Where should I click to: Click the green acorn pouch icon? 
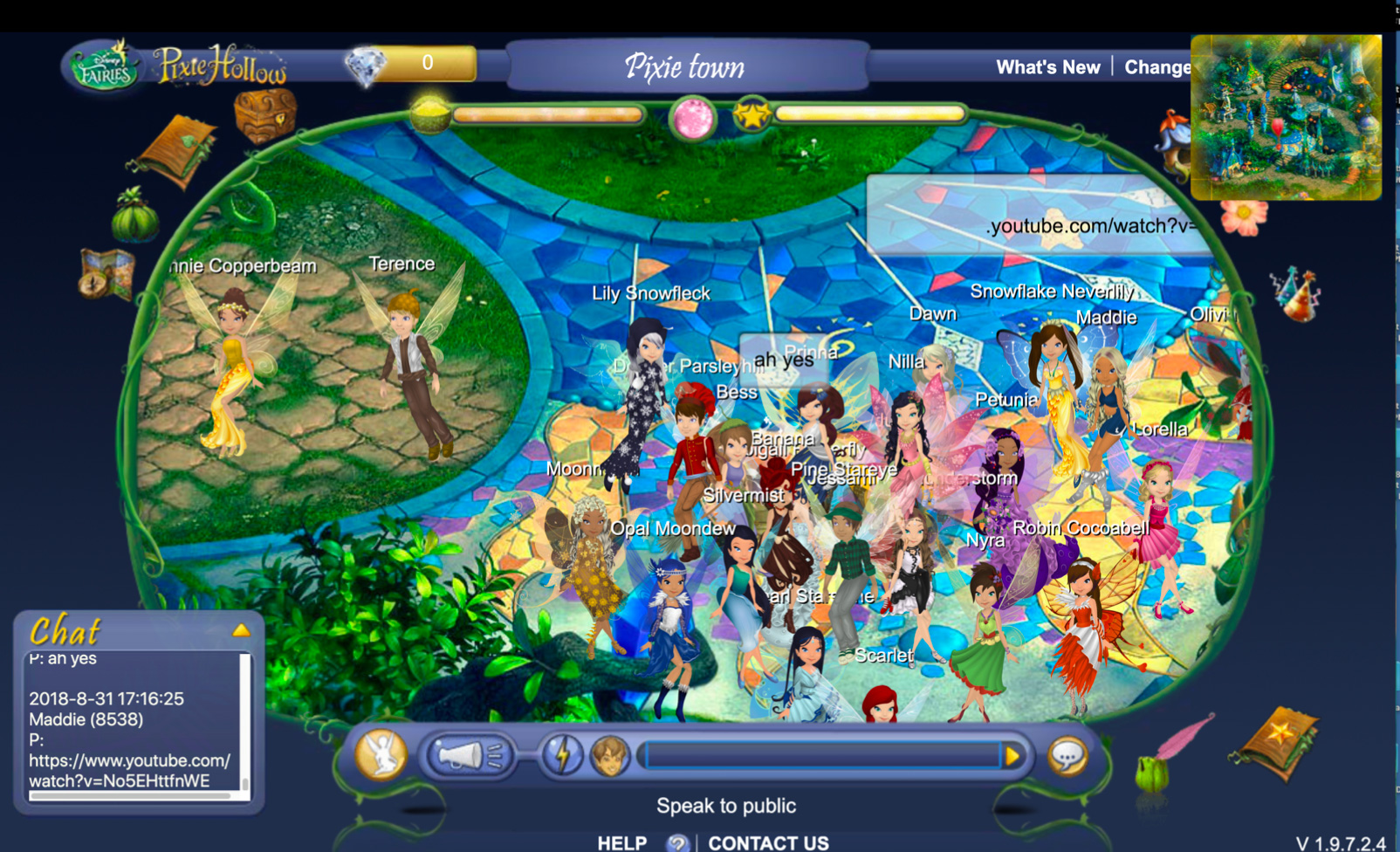tap(134, 215)
